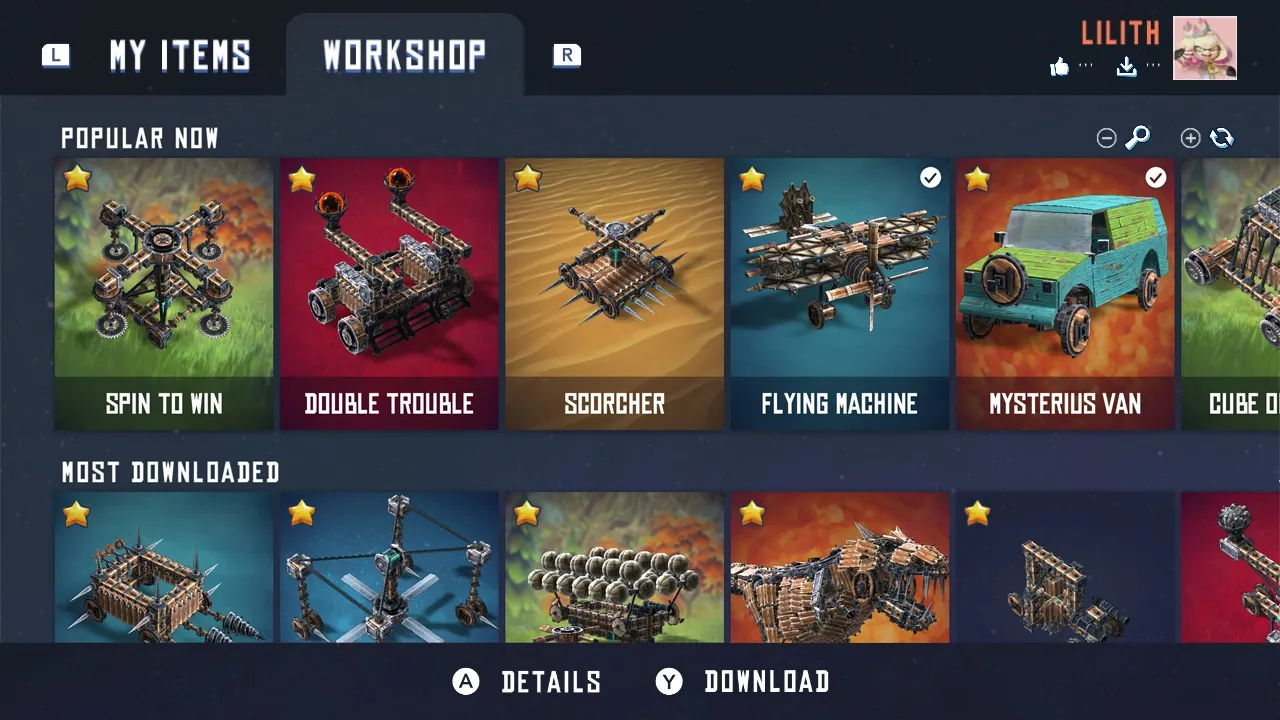Click the Download button

(743, 682)
